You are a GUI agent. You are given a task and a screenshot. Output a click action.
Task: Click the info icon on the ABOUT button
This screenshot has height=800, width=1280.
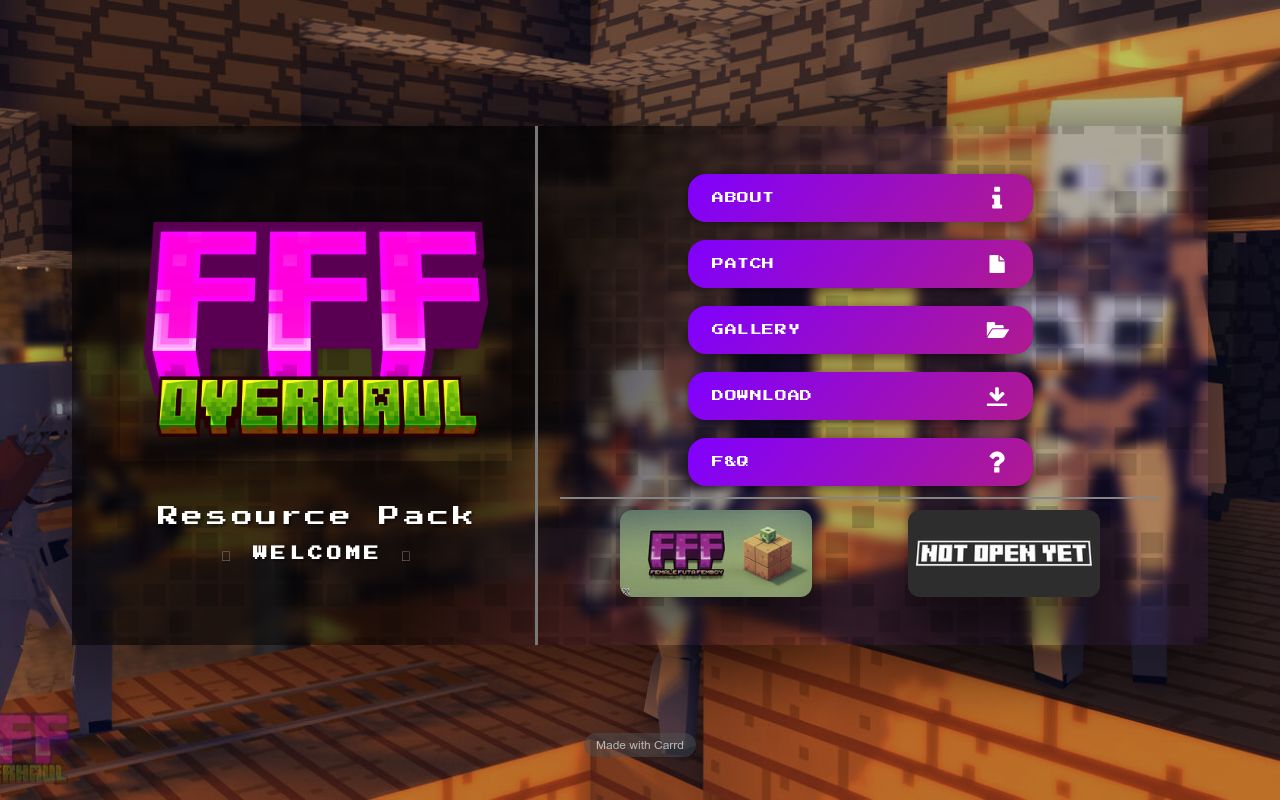tap(996, 198)
